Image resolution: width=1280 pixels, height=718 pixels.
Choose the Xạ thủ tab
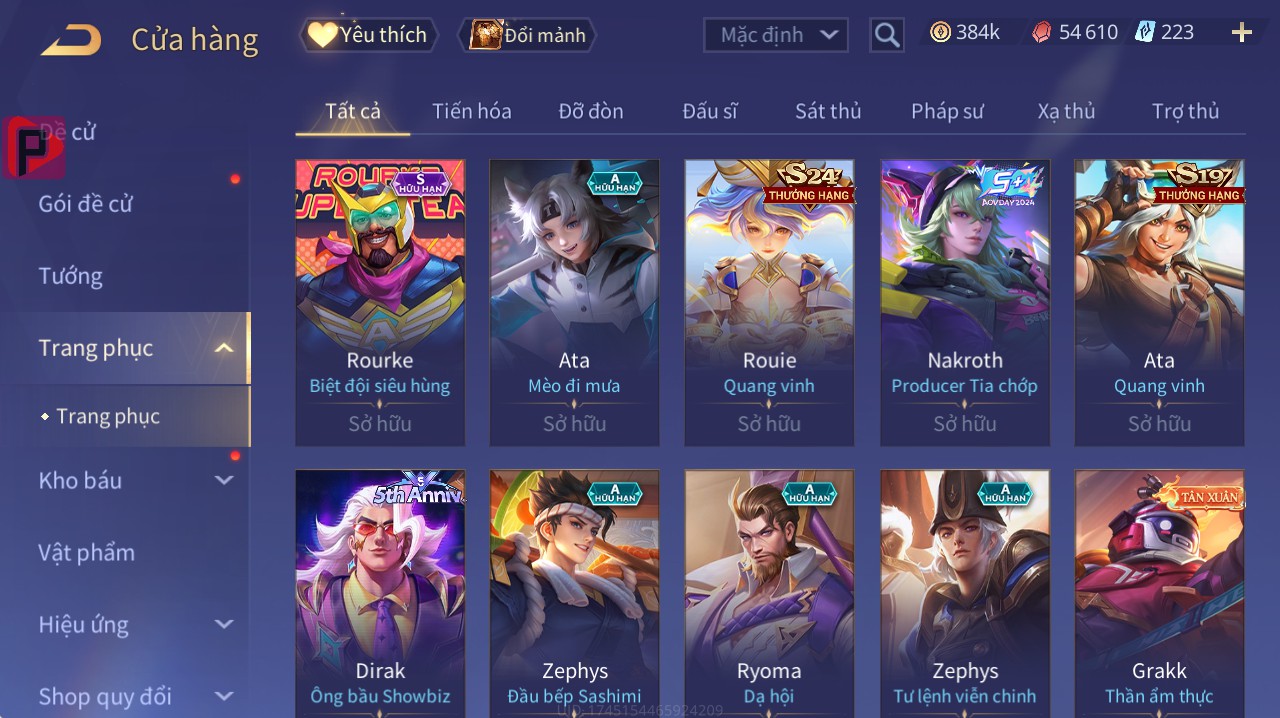click(1066, 111)
